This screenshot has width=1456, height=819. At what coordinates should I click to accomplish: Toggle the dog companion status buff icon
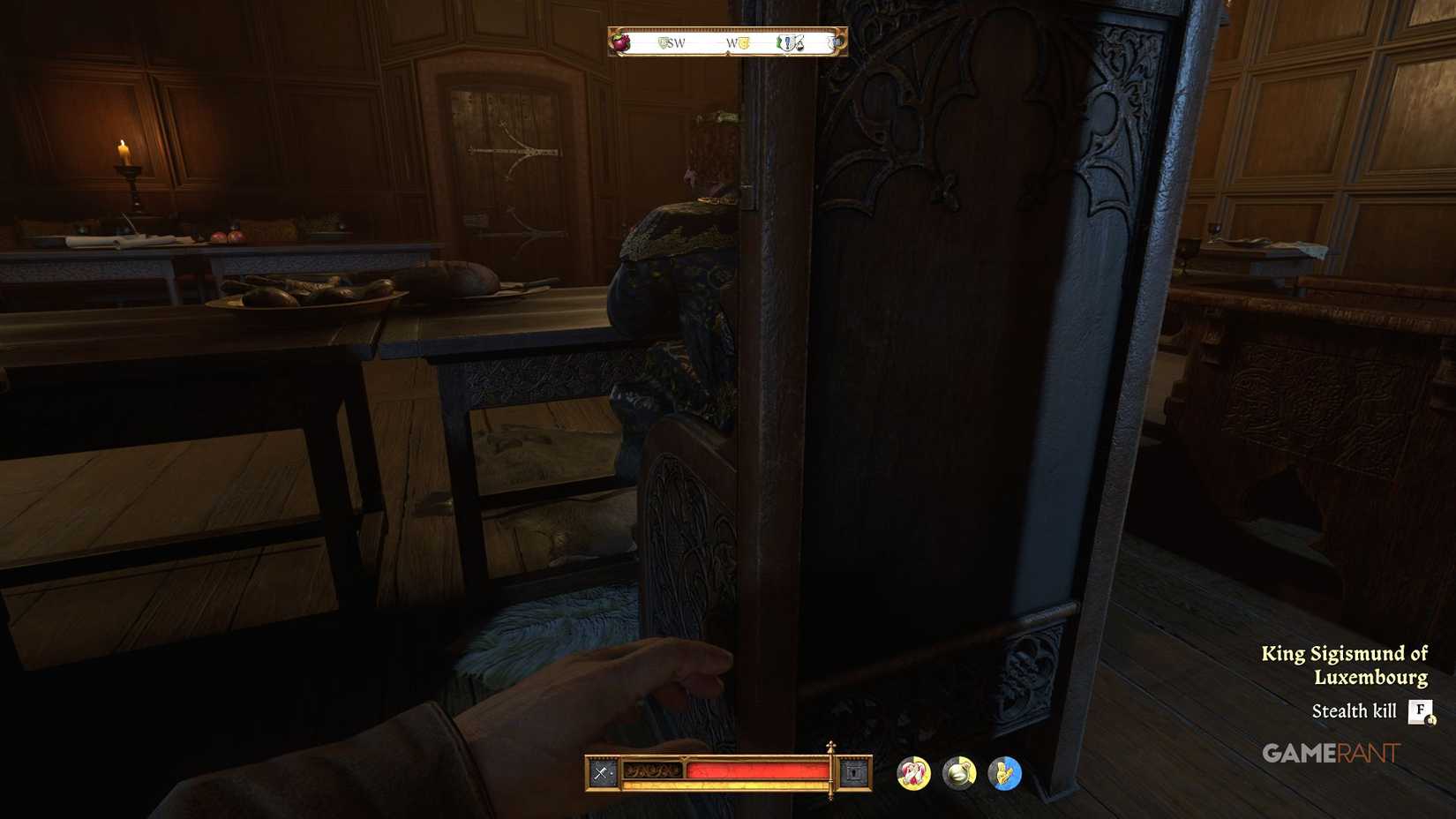[x=912, y=773]
